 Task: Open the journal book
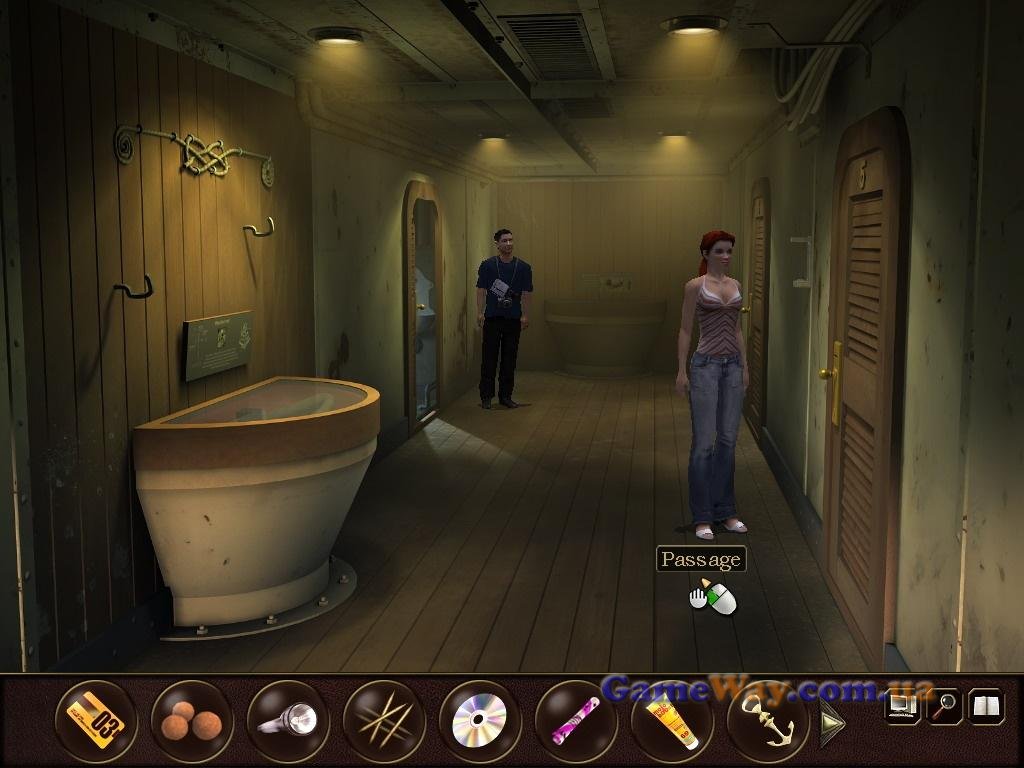(x=986, y=707)
